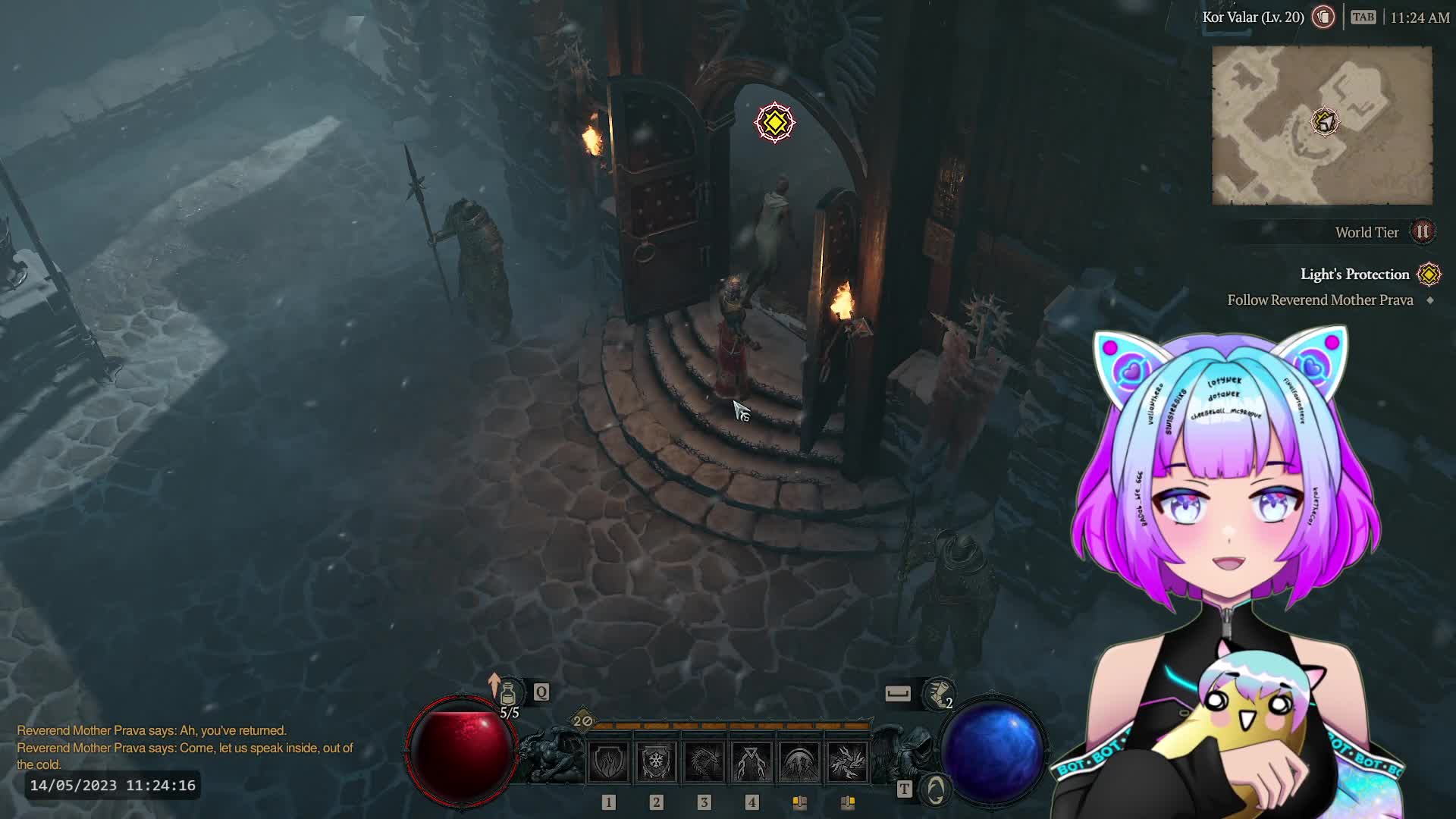Click the evade boot icon

pyautogui.click(x=939, y=693)
